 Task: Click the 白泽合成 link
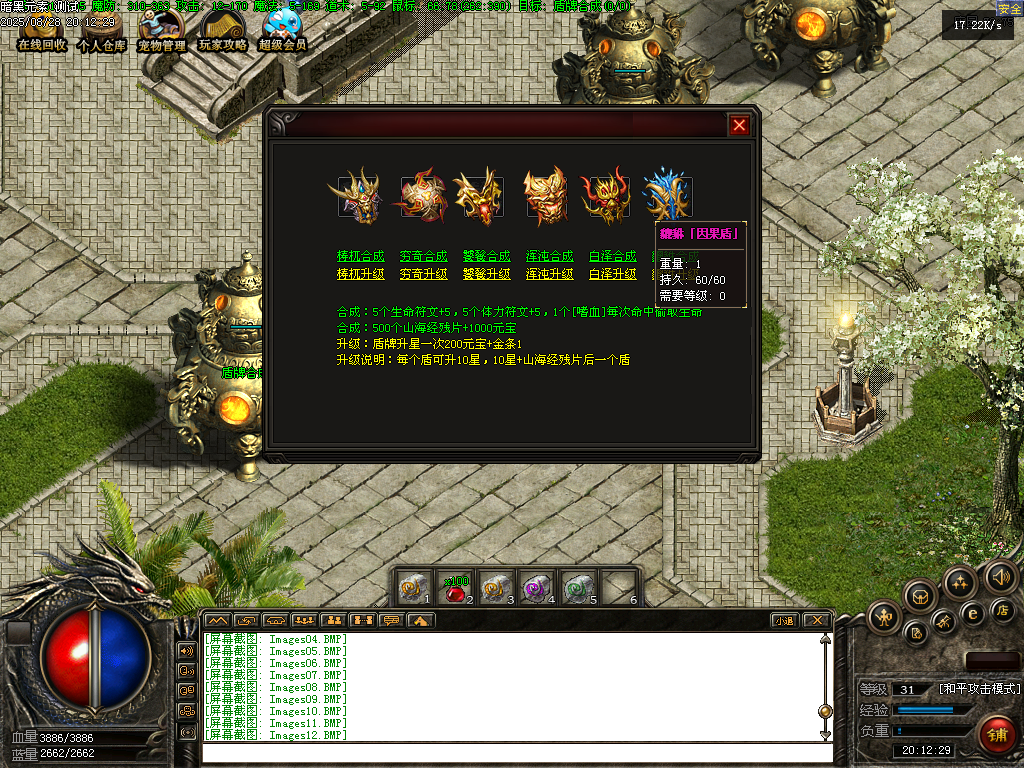(x=612, y=257)
